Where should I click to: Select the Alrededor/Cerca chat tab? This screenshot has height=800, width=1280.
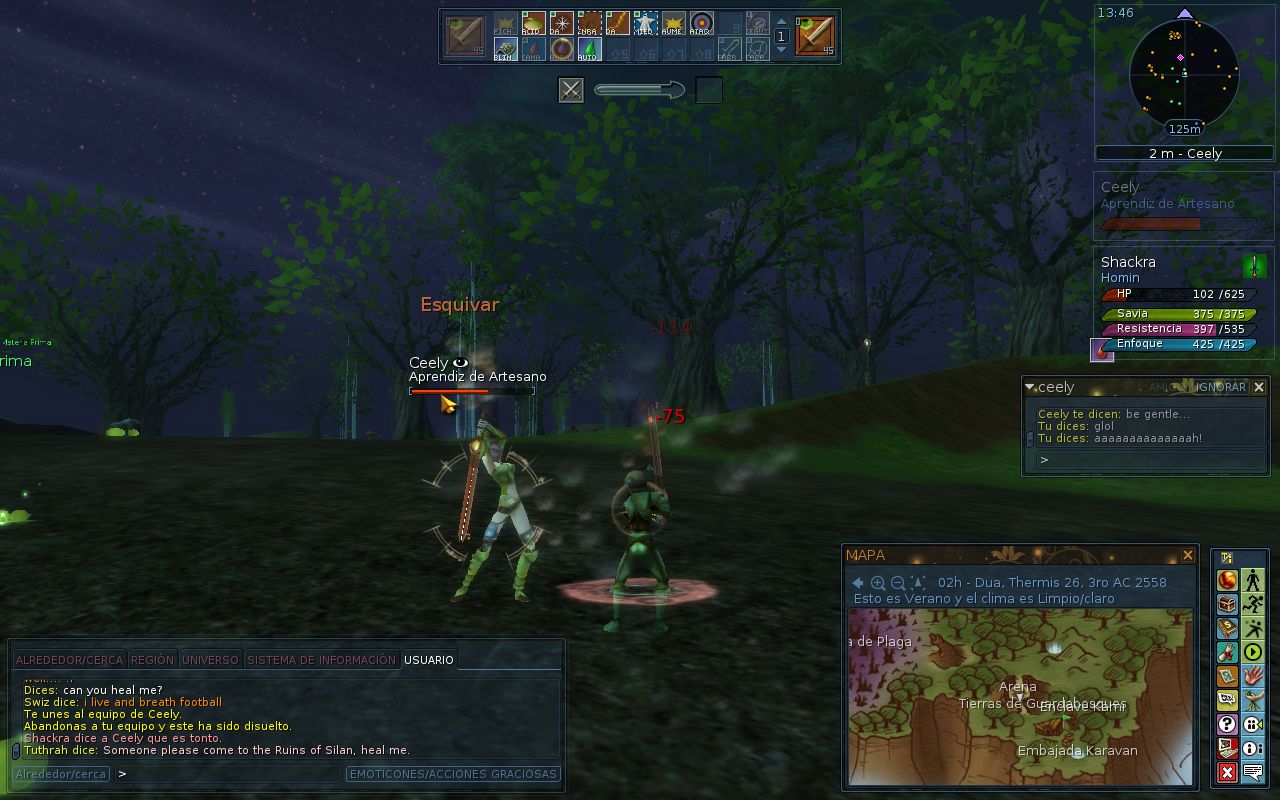click(69, 660)
